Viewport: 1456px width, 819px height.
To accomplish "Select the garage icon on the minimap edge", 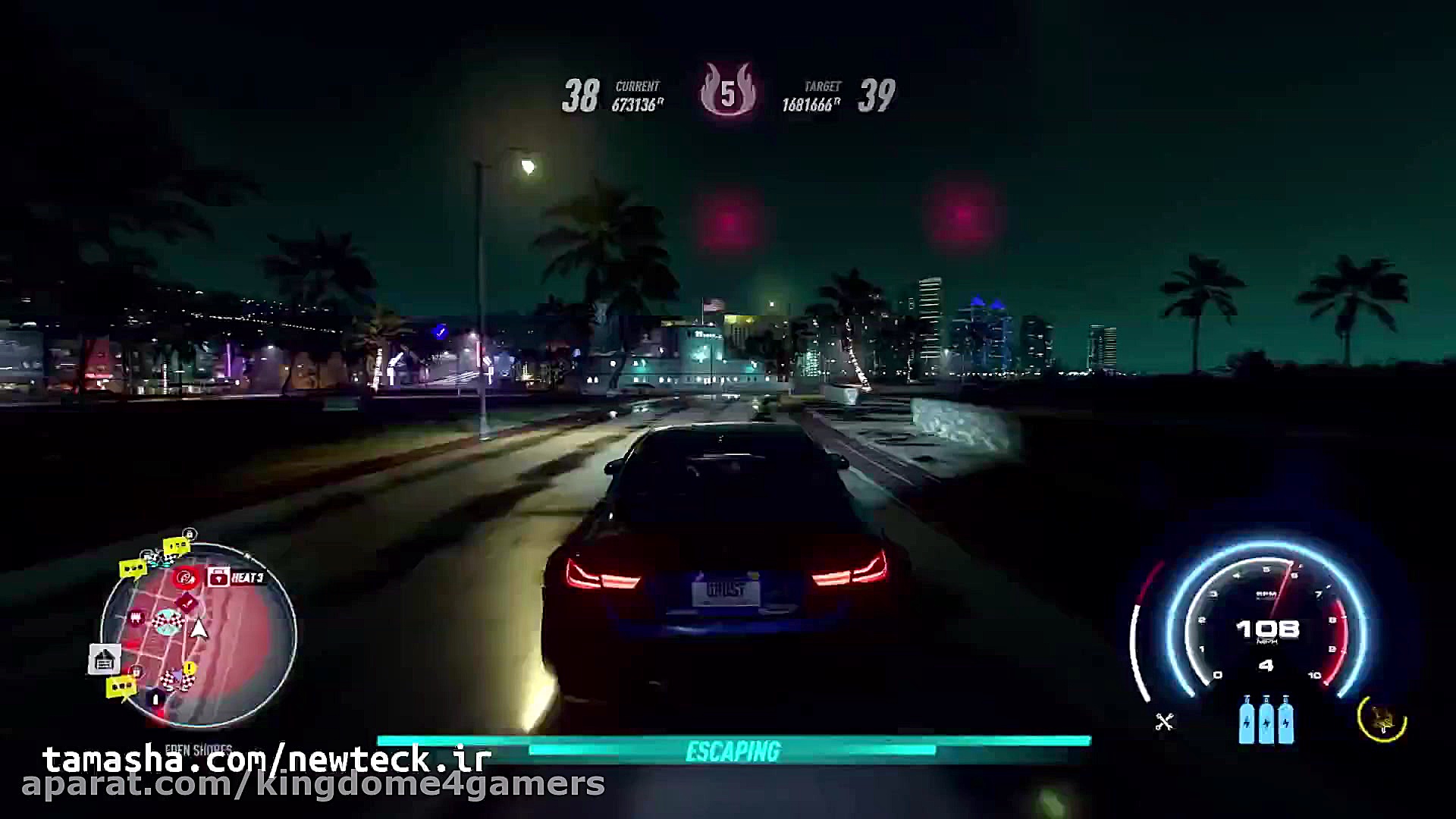I will [x=104, y=657].
